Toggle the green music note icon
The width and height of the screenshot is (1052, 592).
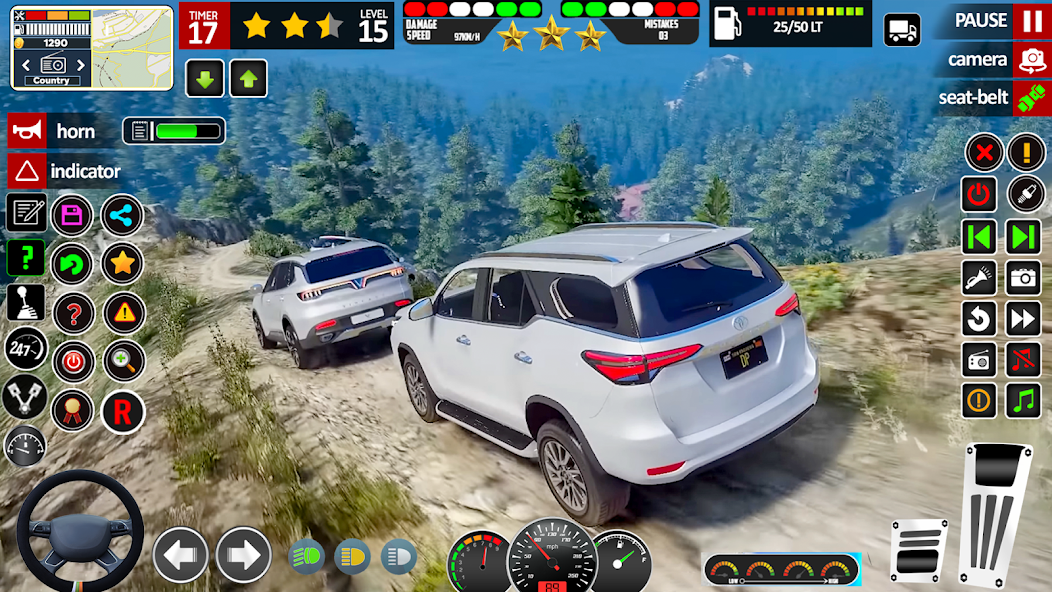(1023, 400)
